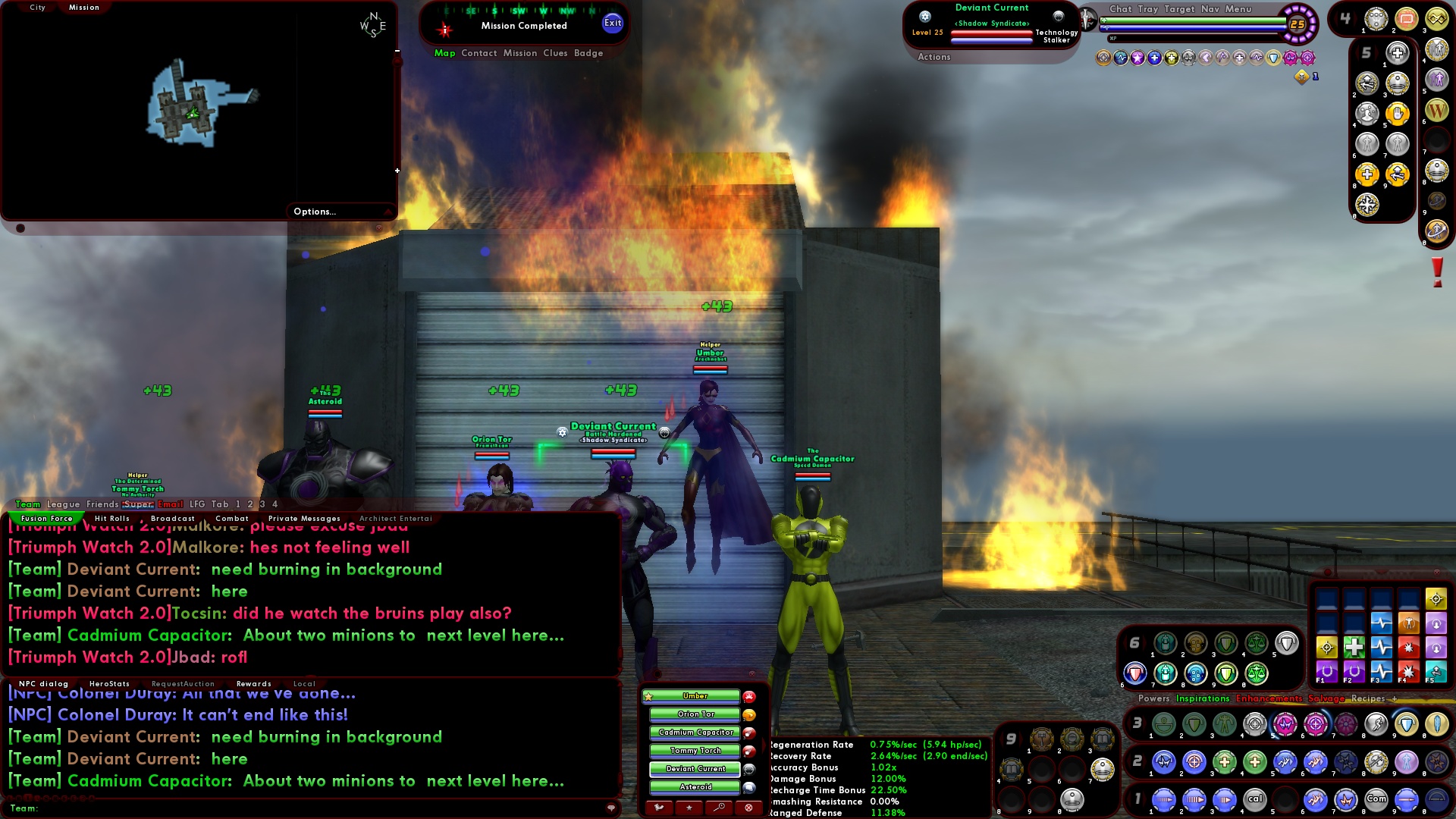Click the W auction icon in the right tray
This screenshot has width=1456, height=819.
coord(1436,111)
